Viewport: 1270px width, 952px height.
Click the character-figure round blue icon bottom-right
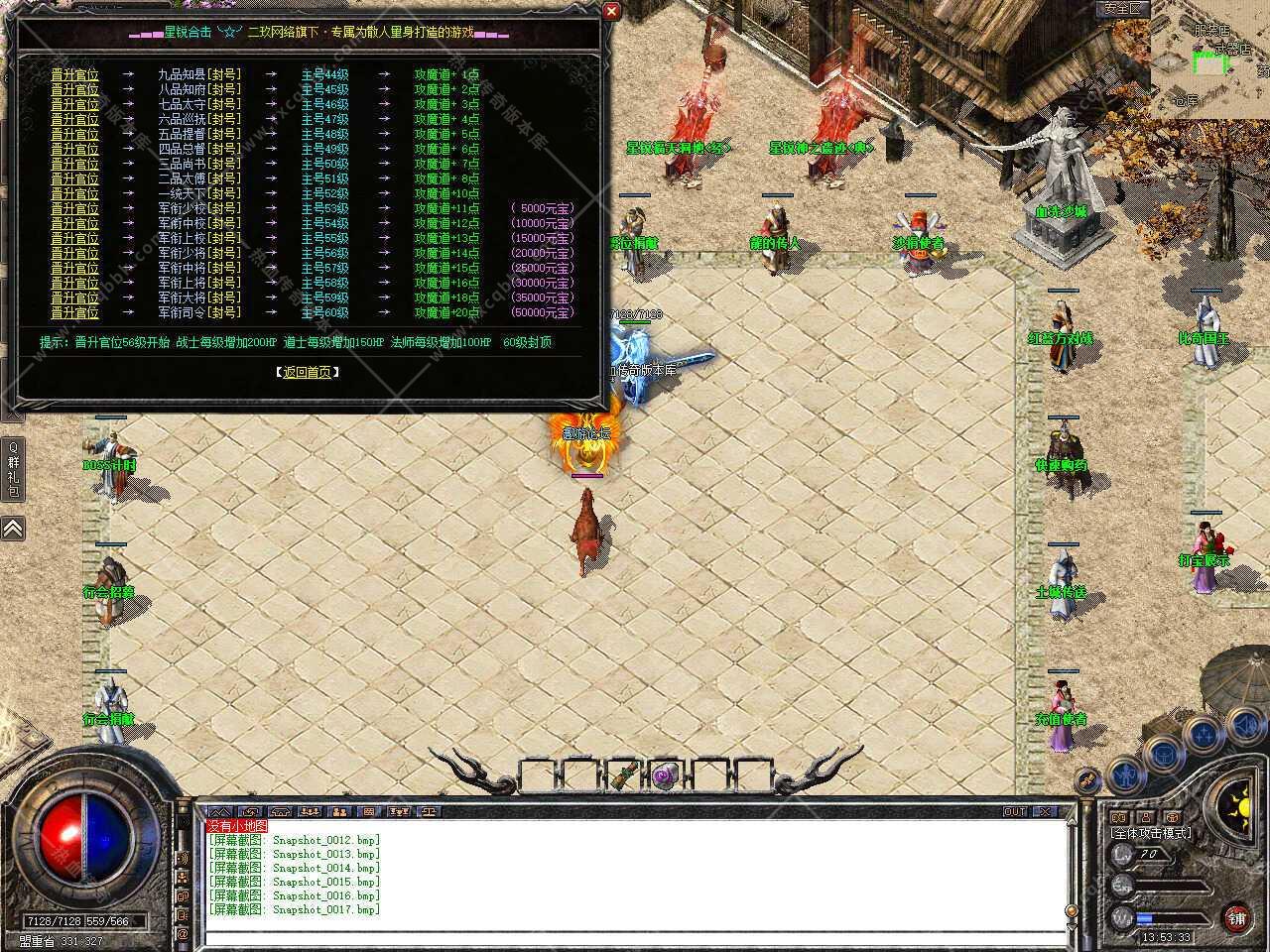pos(1127,775)
